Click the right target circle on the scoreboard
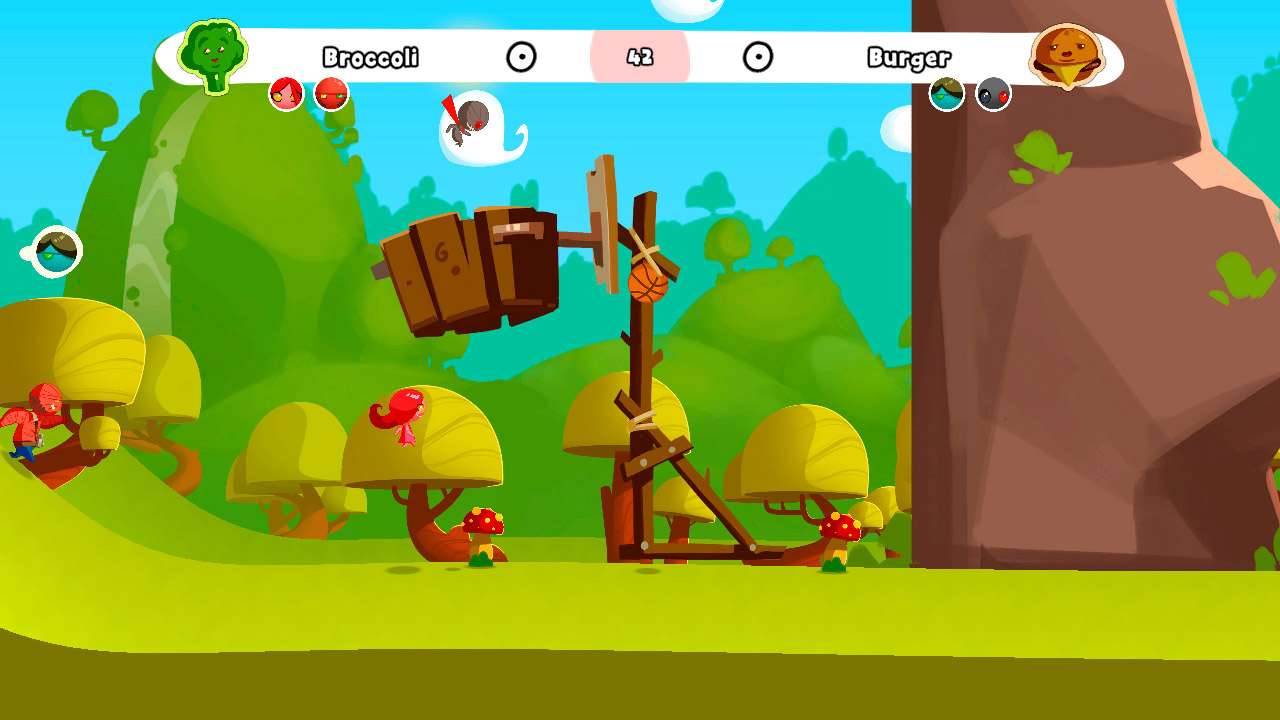Image resolution: width=1280 pixels, height=720 pixels. (x=760, y=58)
